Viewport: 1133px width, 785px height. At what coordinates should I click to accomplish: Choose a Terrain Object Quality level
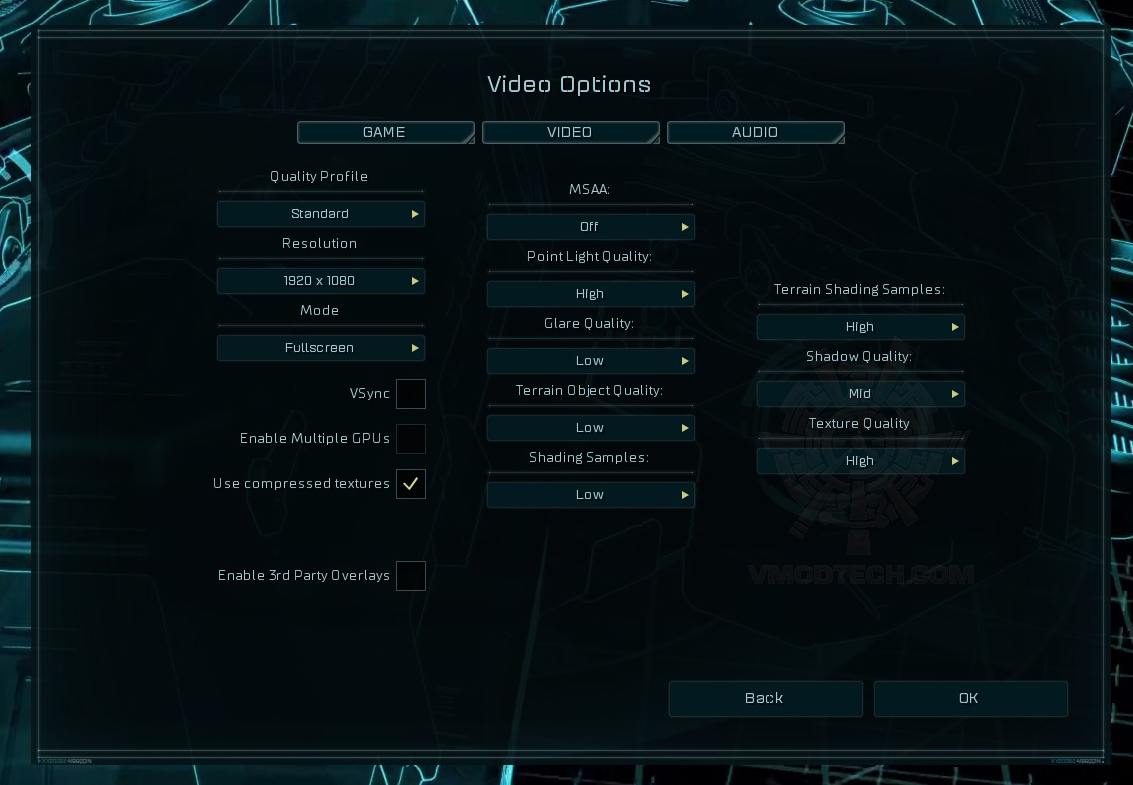pos(591,428)
